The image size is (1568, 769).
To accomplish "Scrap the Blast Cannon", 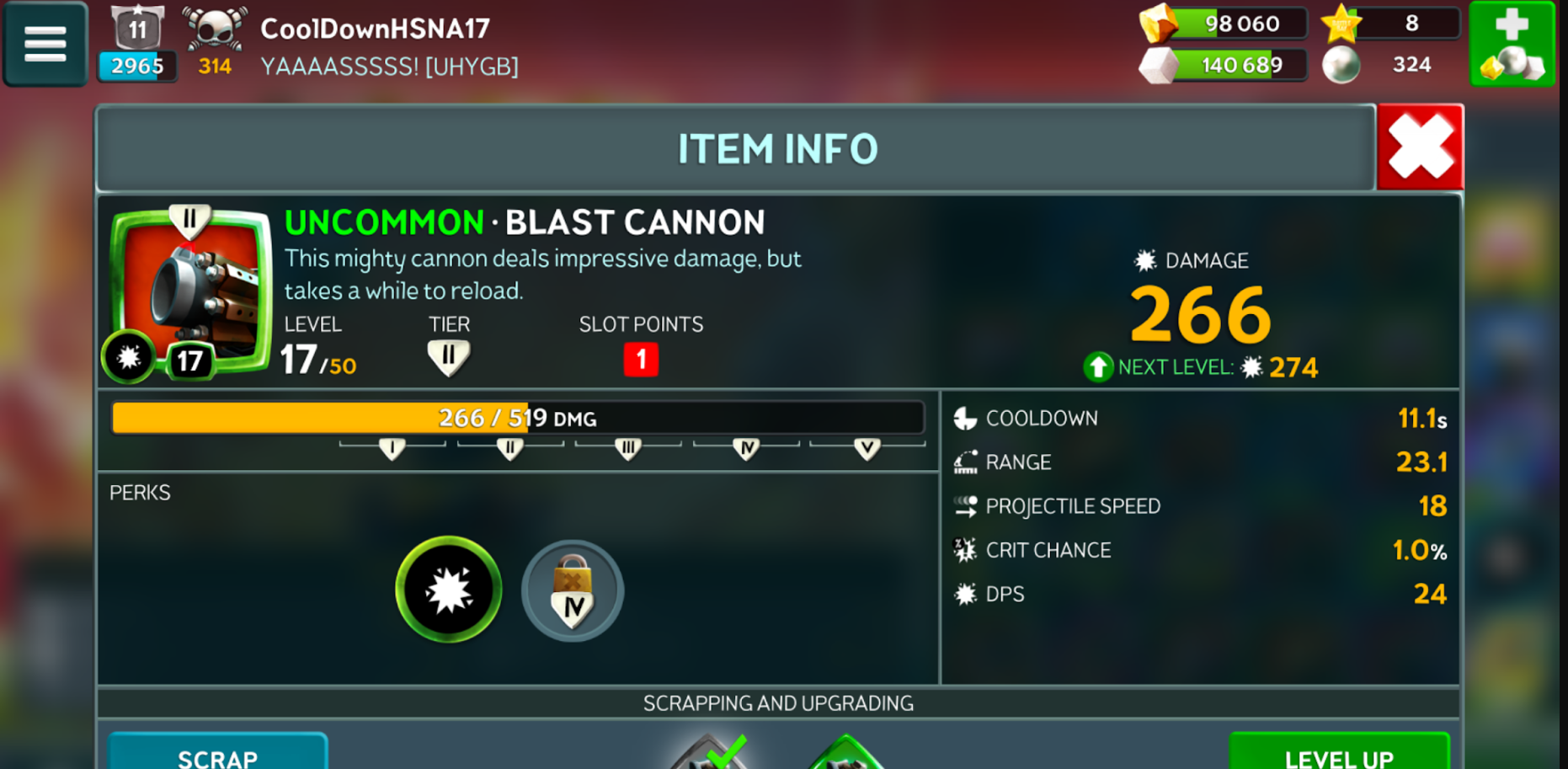I will 217,754.
